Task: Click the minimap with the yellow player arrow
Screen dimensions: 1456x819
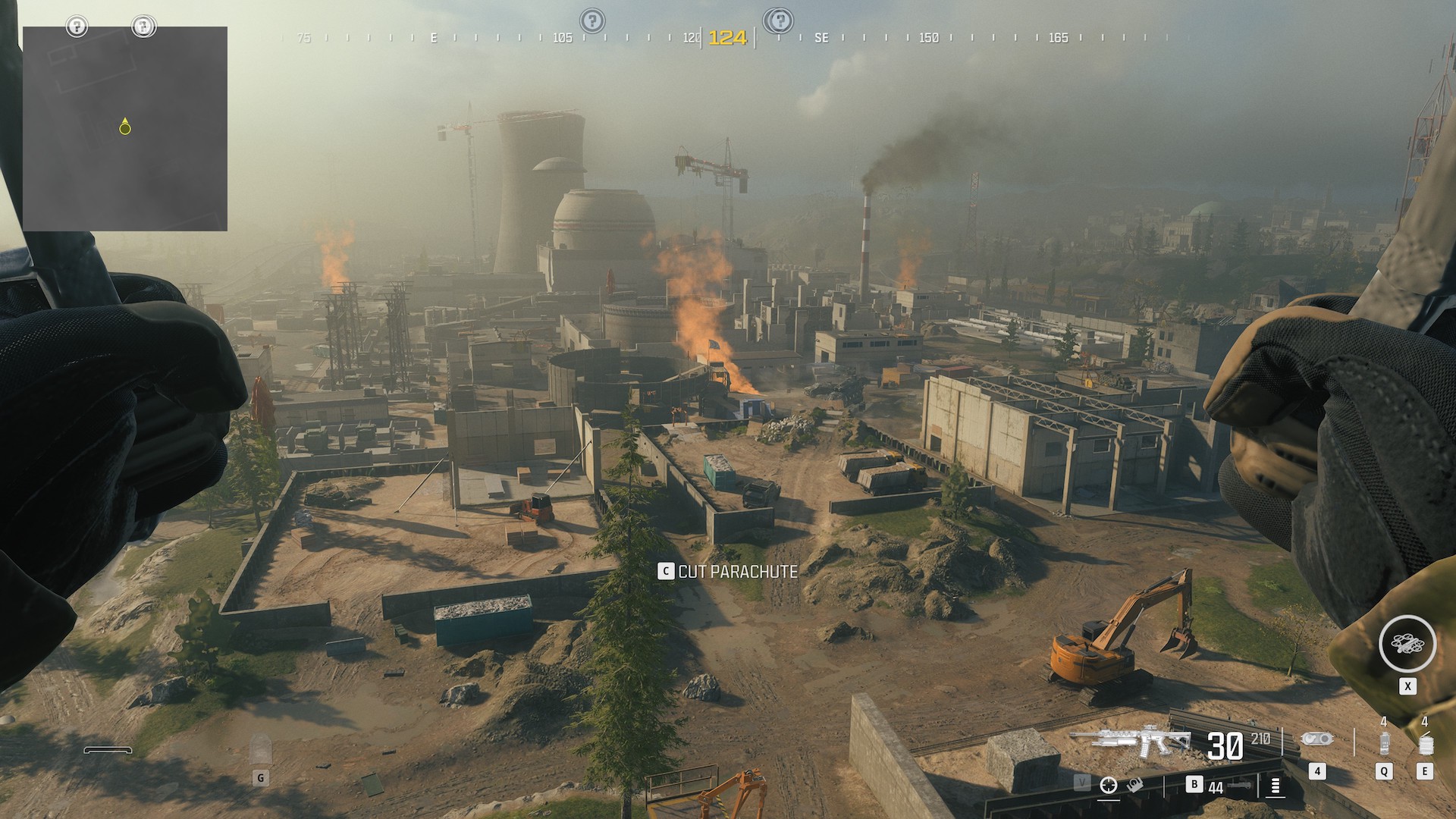Action: tap(125, 129)
